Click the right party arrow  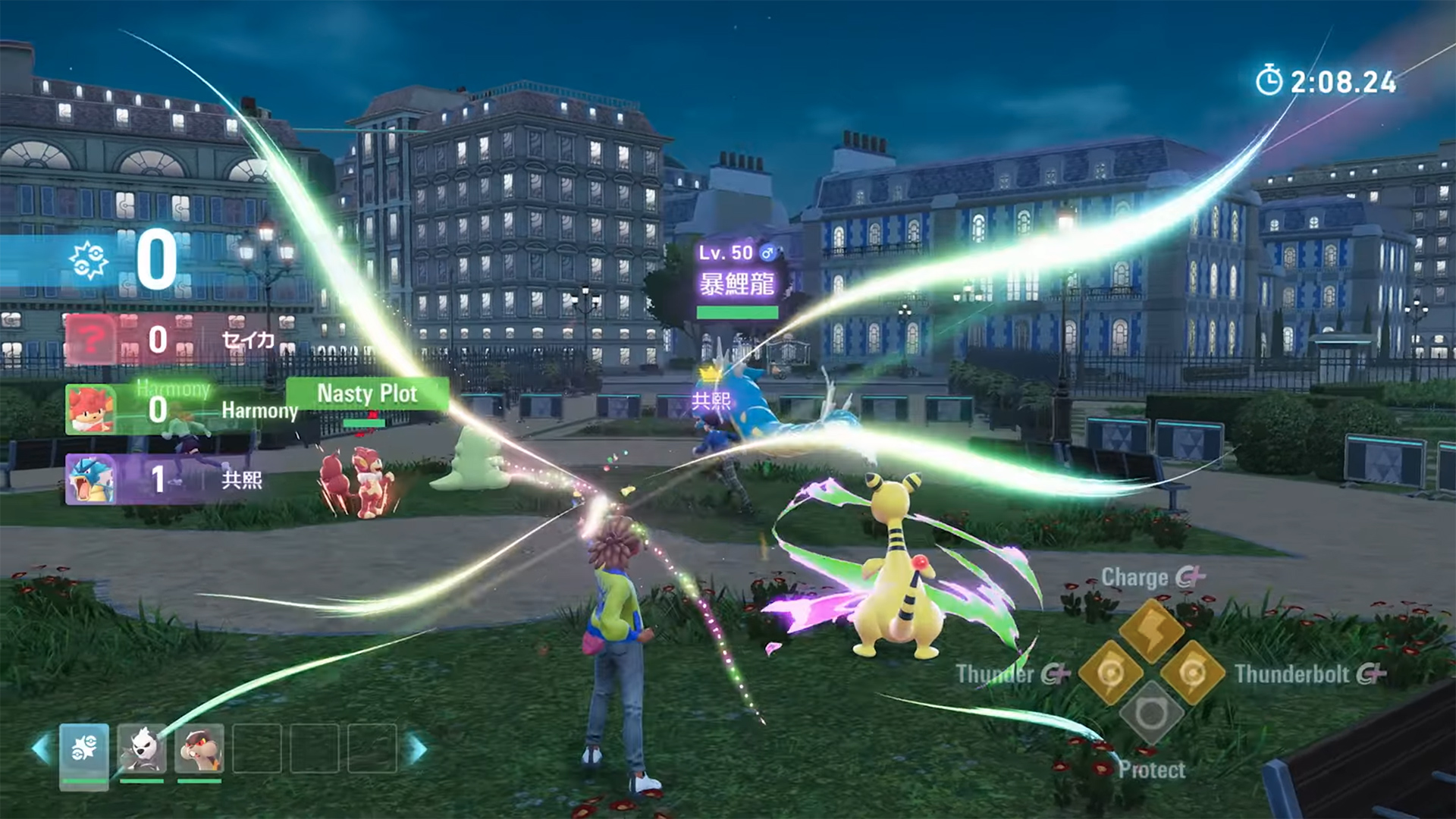417,749
